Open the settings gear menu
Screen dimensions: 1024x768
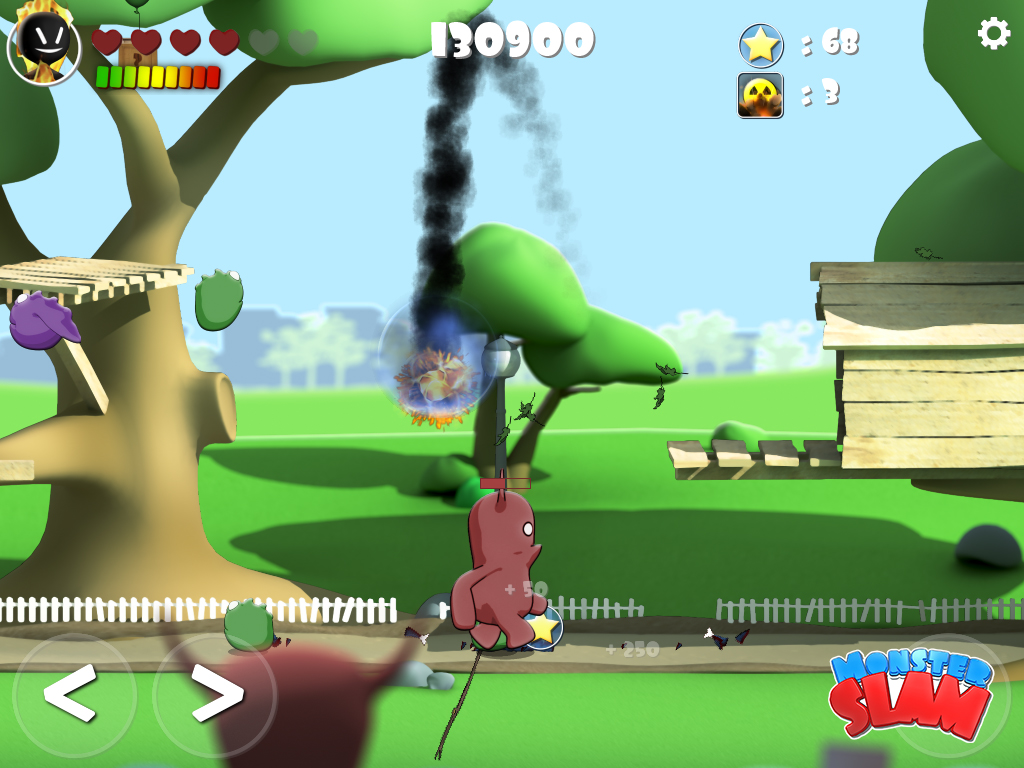993,33
